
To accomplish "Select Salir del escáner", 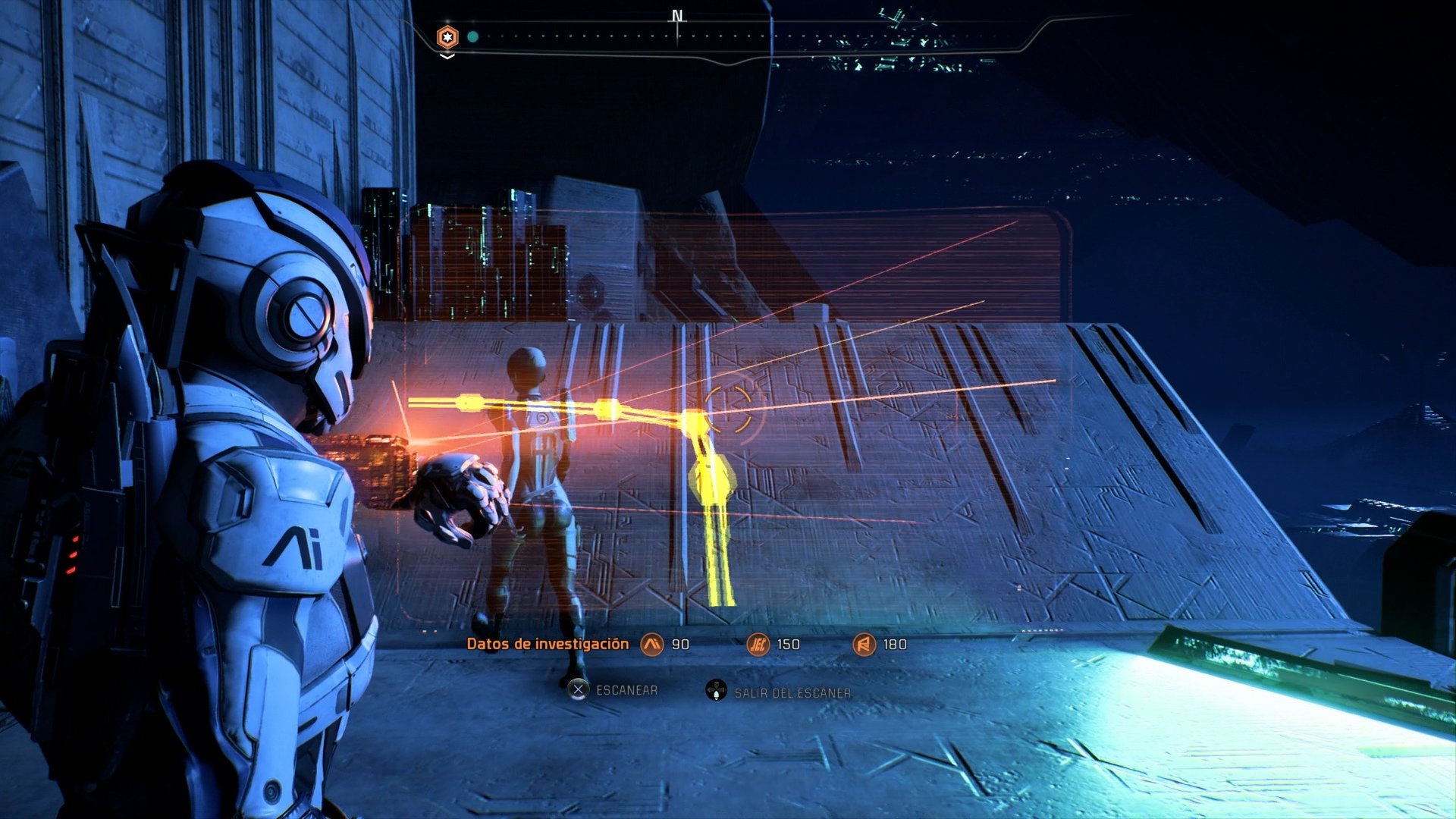I will 792,692.
